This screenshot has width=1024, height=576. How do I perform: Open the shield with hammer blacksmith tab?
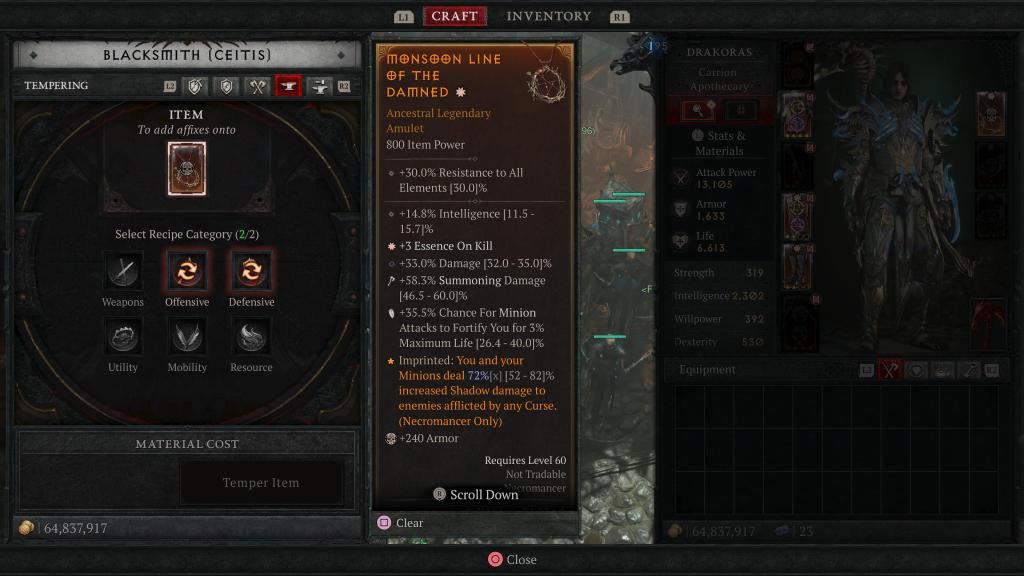196,86
